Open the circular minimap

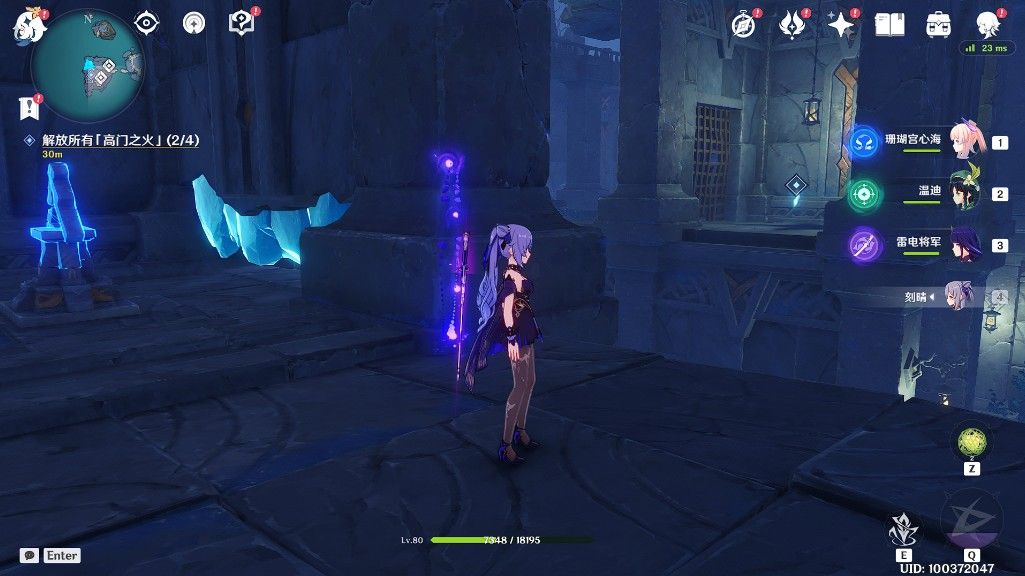point(88,66)
